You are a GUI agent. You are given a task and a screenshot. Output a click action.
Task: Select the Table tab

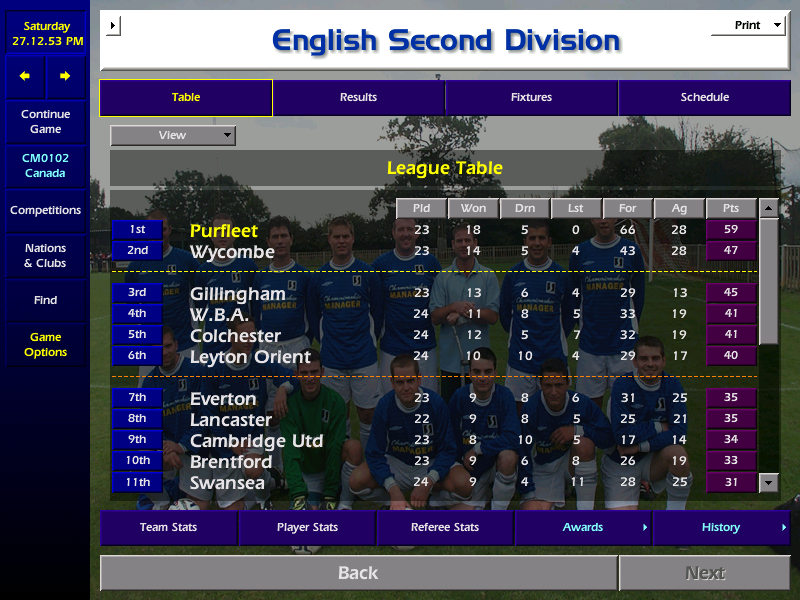pyautogui.click(x=186, y=97)
